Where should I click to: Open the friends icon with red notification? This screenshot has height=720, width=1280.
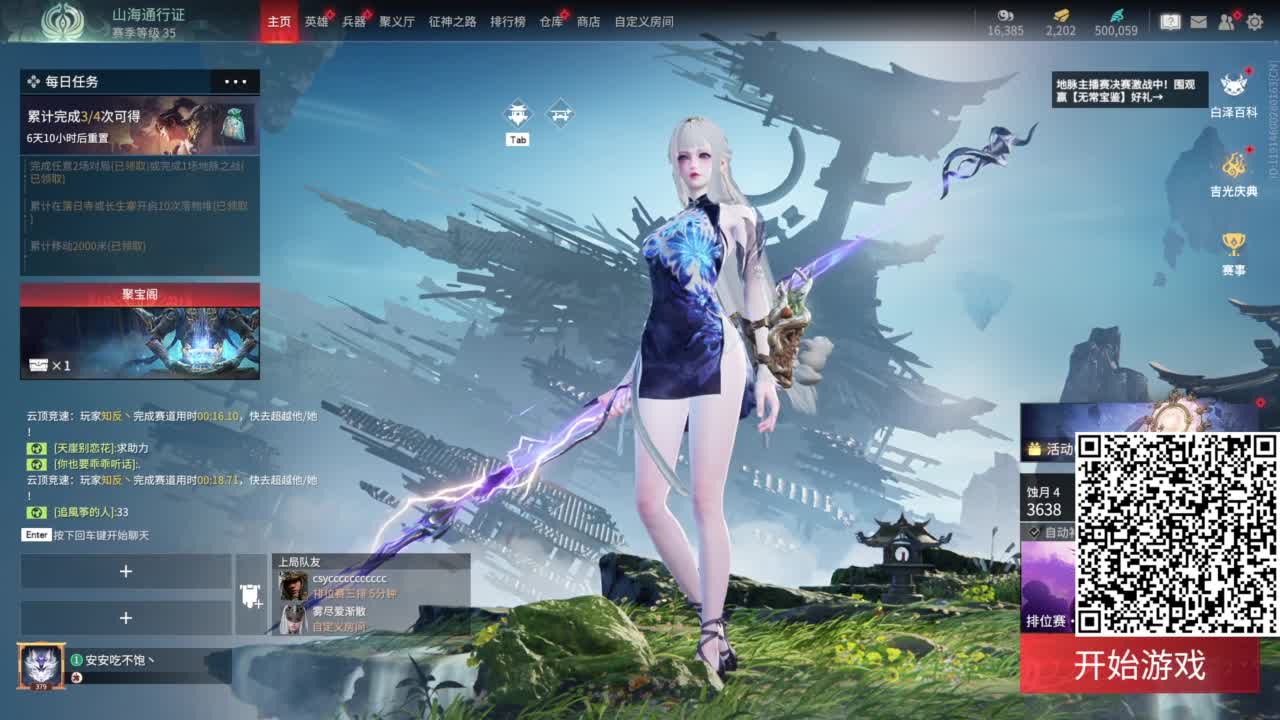pos(1225,21)
